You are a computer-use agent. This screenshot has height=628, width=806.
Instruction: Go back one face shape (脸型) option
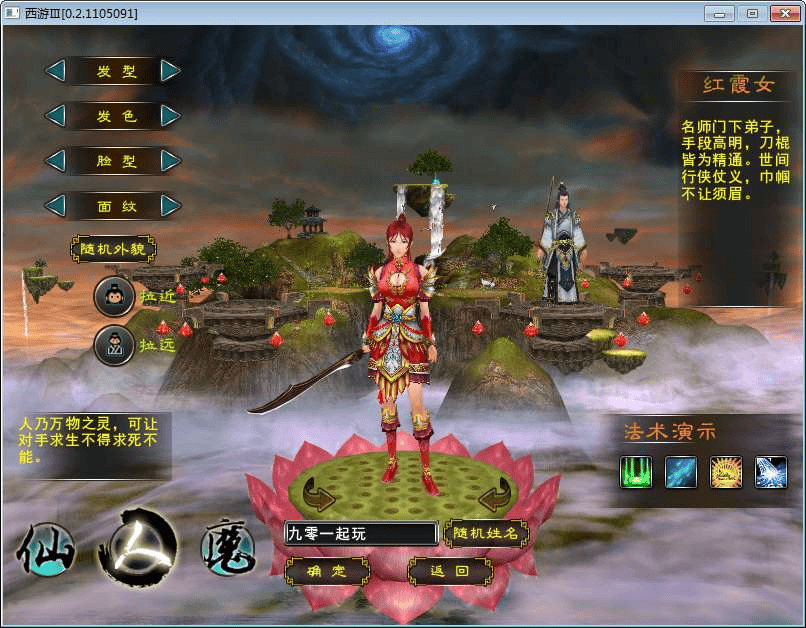pyautogui.click(x=56, y=161)
